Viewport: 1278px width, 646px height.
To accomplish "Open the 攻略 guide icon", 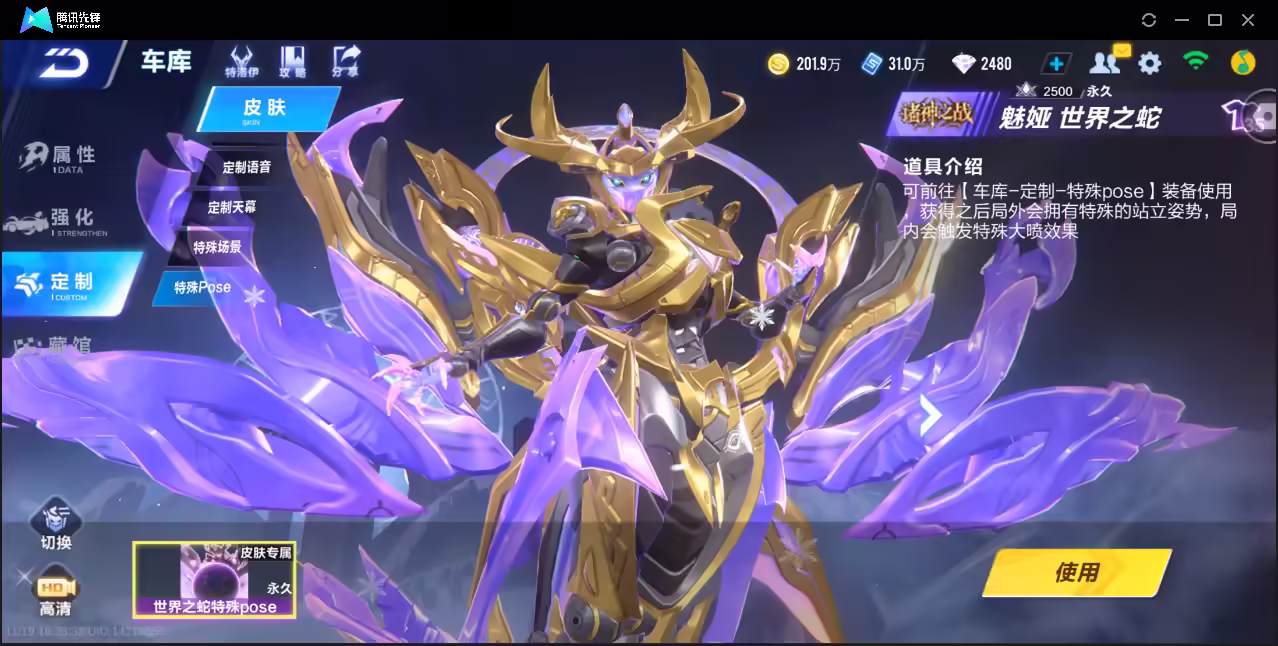I will (x=293, y=61).
